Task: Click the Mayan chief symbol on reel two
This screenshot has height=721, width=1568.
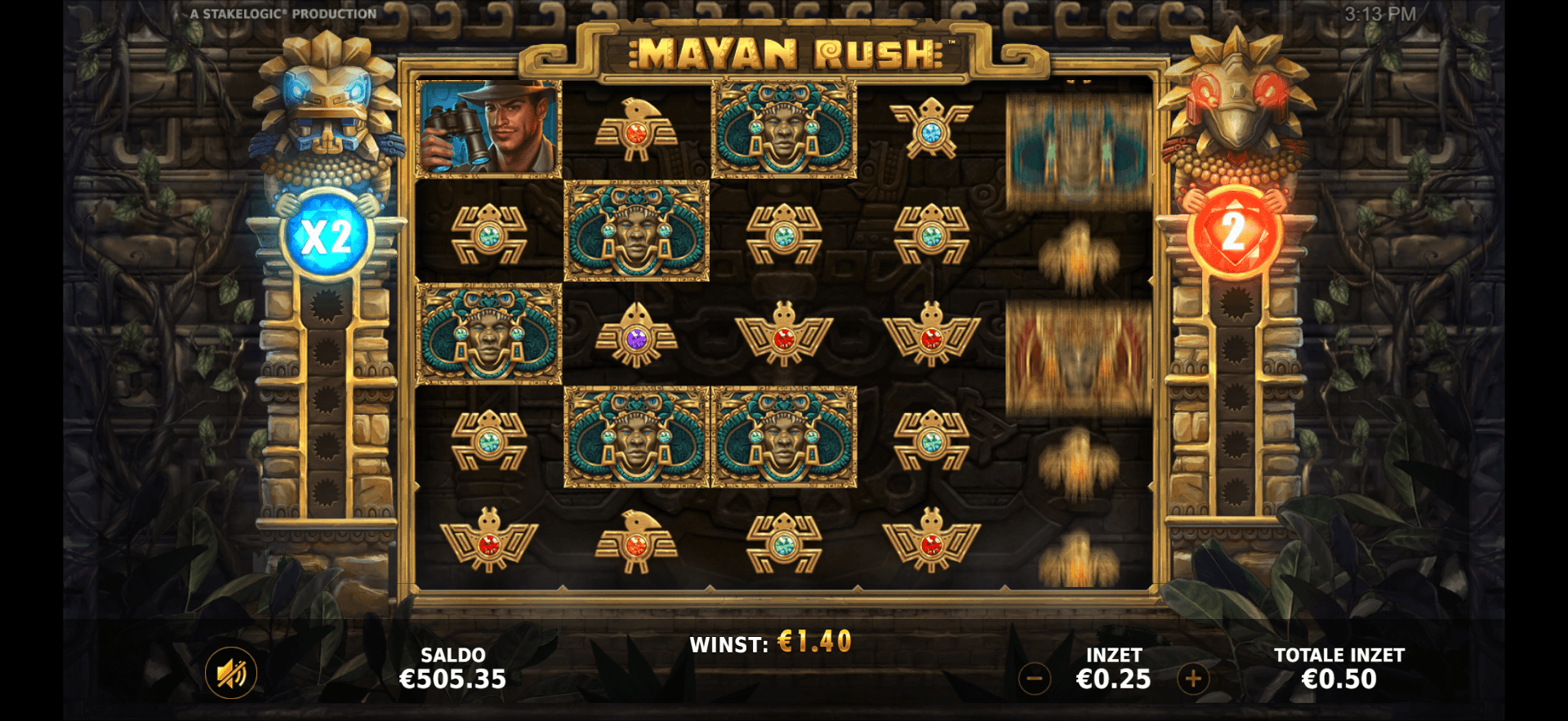Action: point(638,233)
